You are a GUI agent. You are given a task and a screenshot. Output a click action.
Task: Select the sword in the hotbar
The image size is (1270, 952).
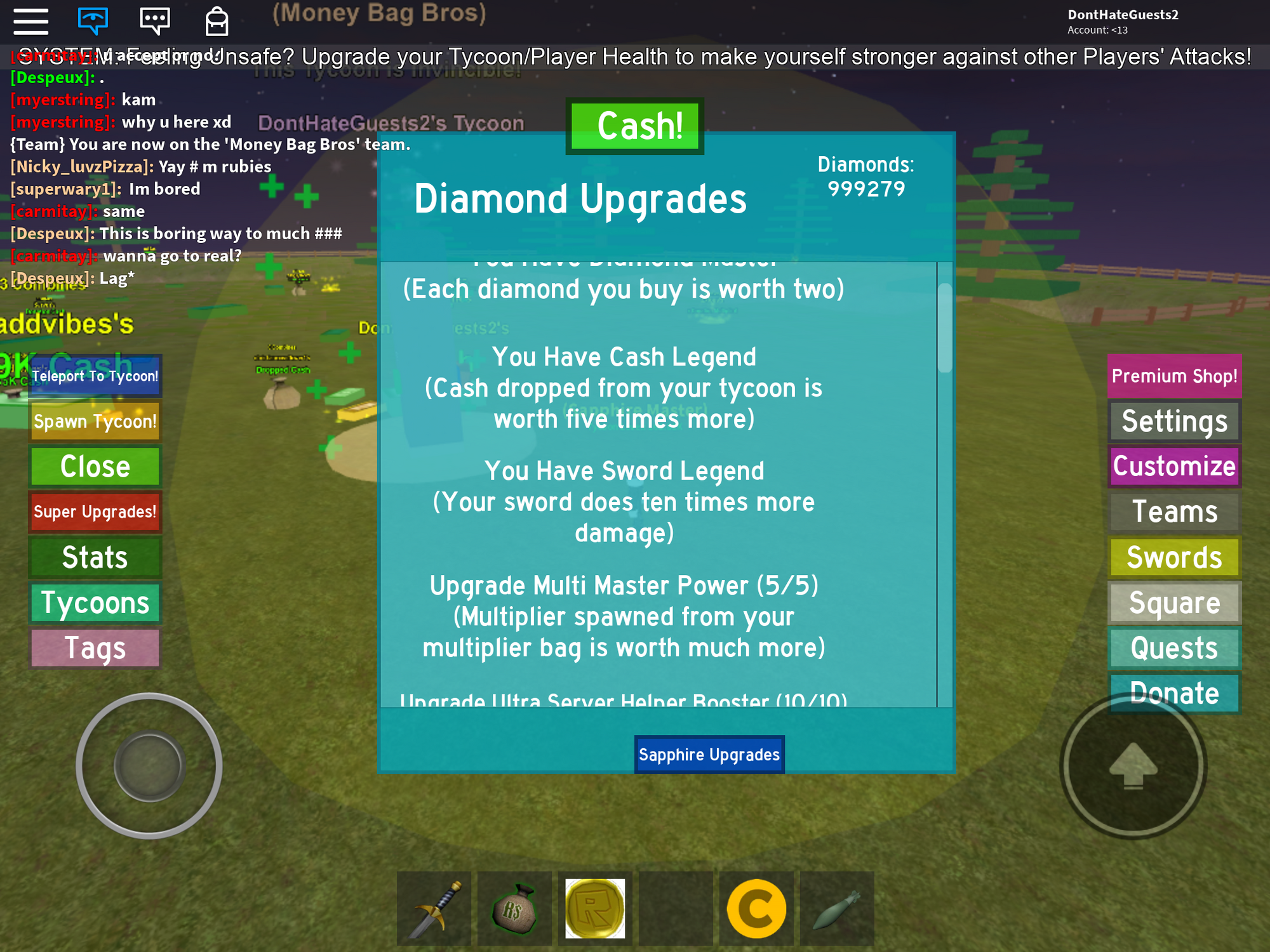(x=434, y=908)
